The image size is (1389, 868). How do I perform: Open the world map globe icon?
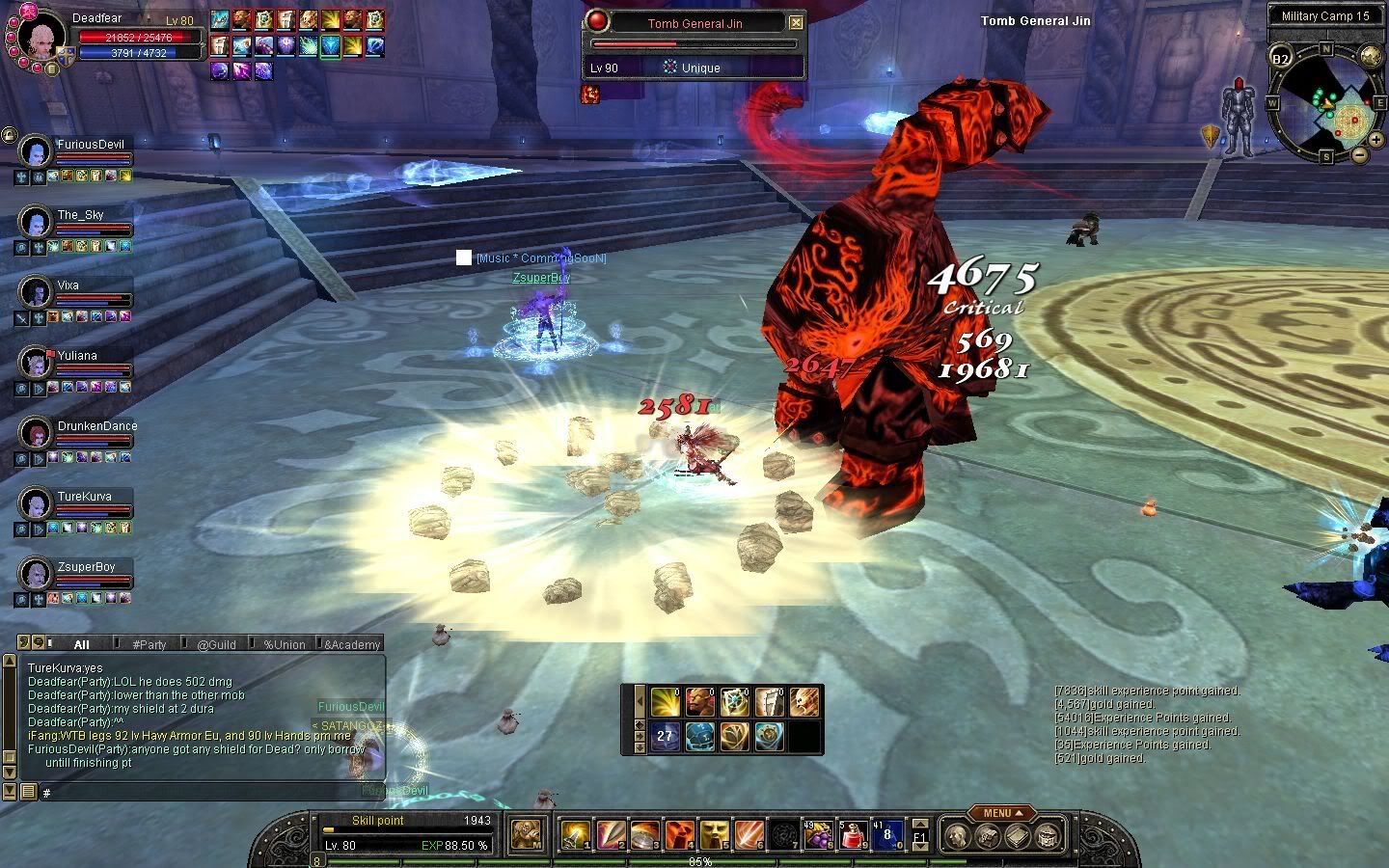[x=1371, y=56]
